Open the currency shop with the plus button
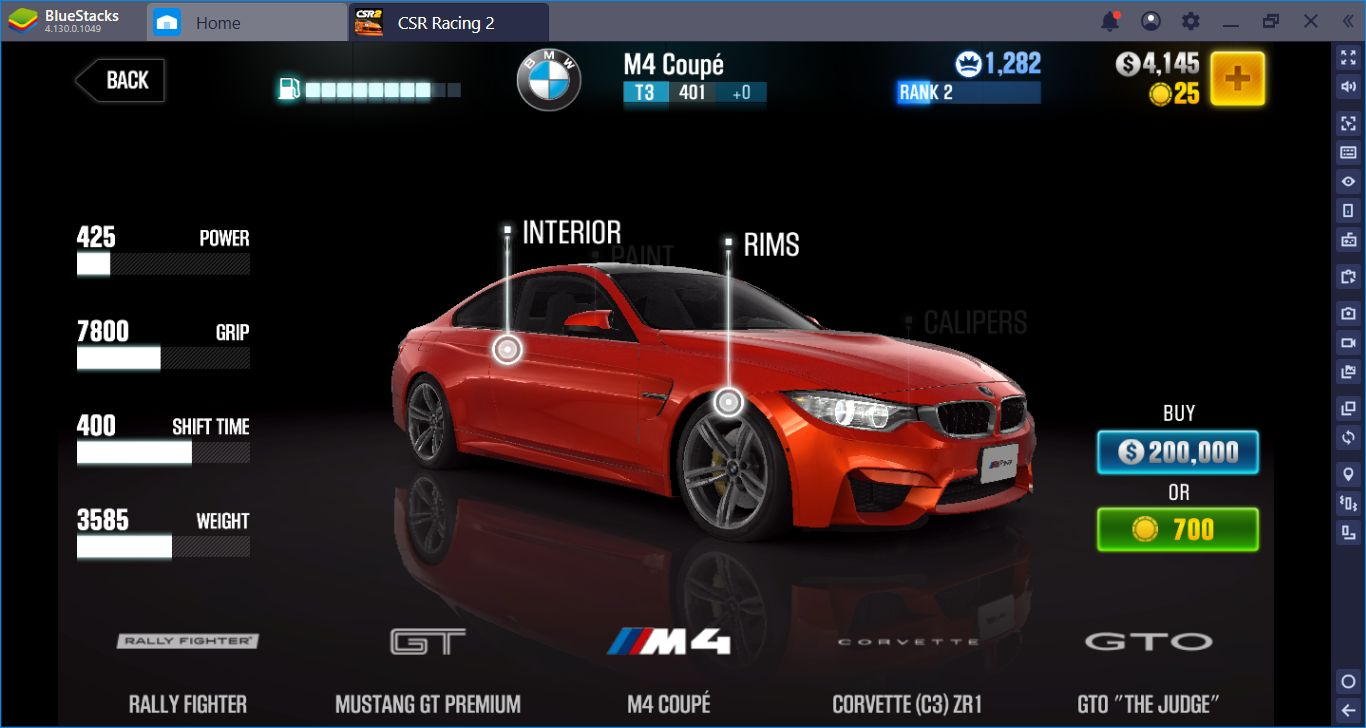This screenshot has width=1366, height=728. (1237, 79)
